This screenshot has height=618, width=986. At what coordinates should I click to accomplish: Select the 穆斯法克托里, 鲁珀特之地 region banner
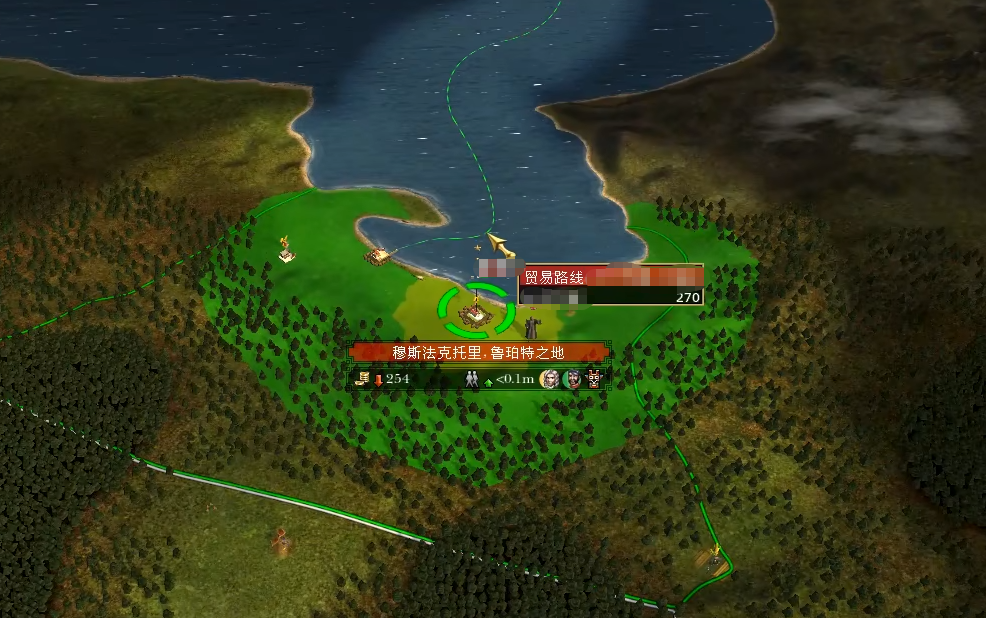coord(478,353)
